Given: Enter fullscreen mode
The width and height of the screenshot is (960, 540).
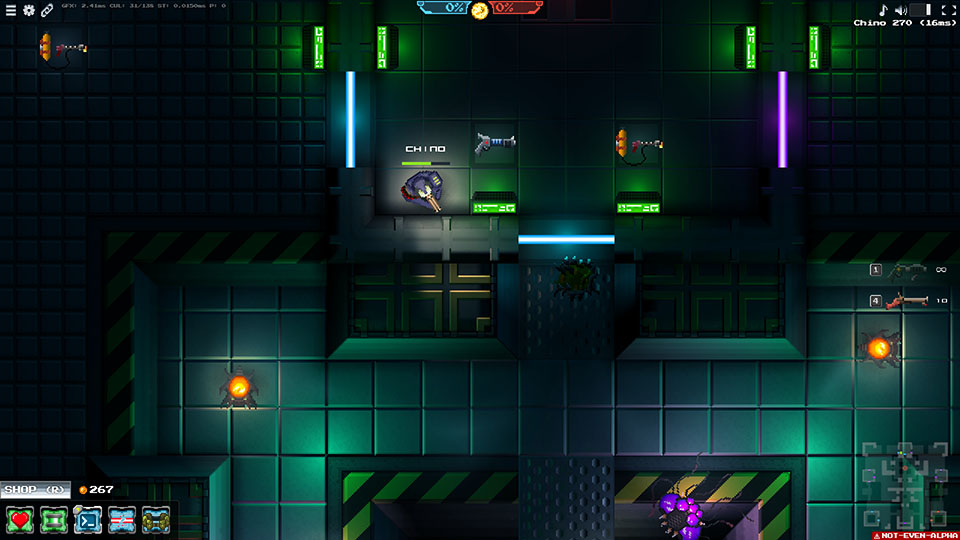Looking at the screenshot, I should tap(948, 10).
